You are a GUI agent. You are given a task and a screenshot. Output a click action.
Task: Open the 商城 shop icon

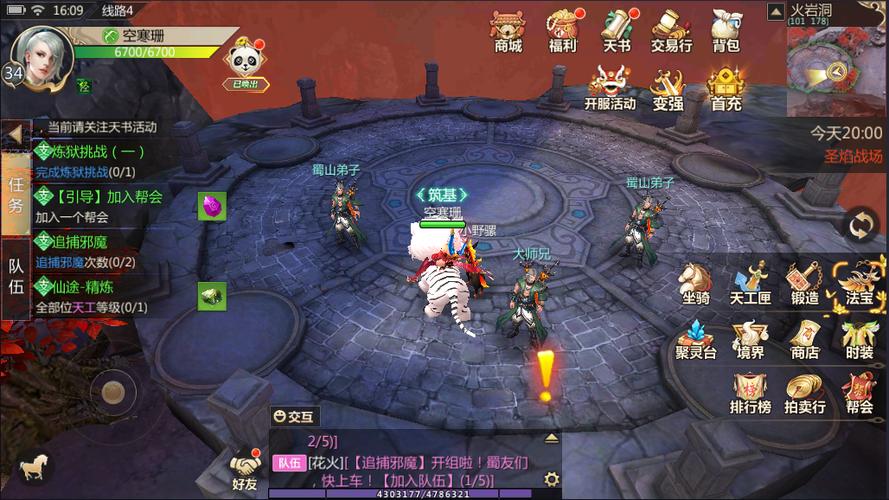click(508, 30)
